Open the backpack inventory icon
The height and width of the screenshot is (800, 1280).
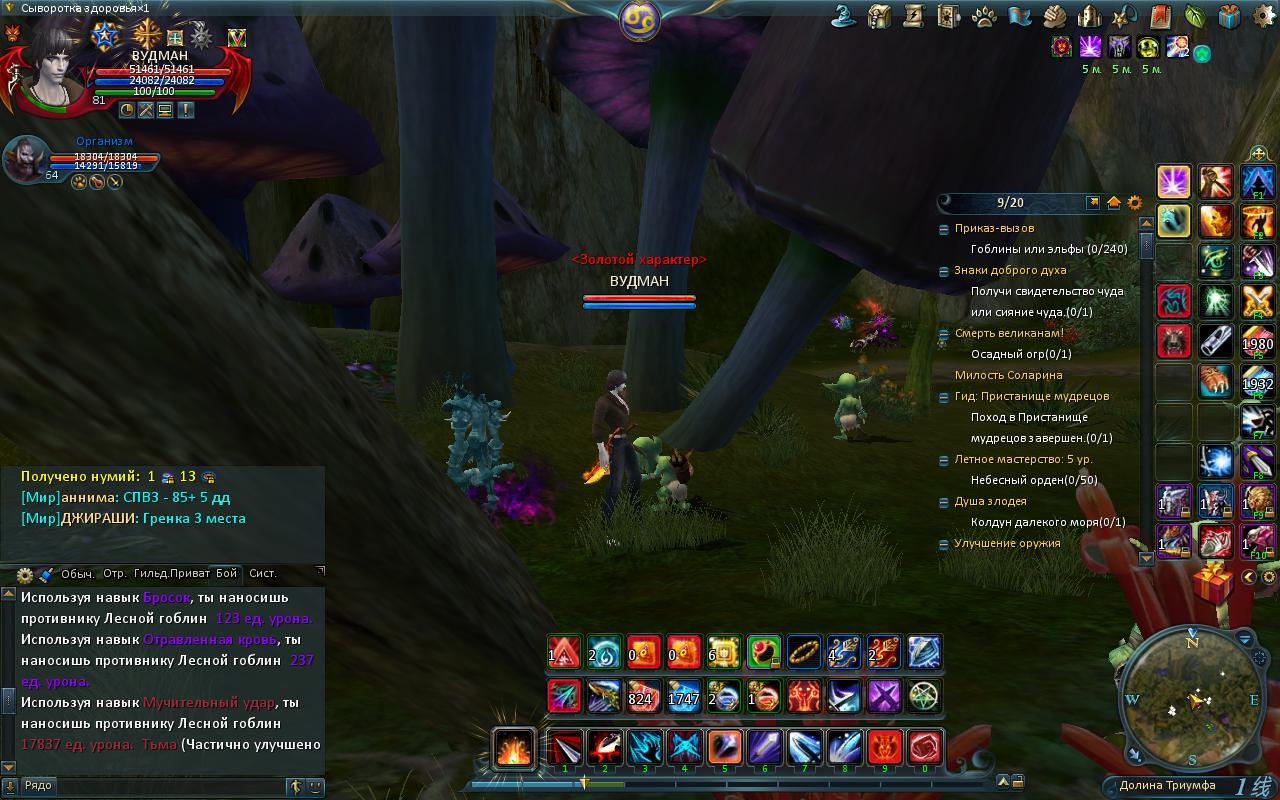(x=880, y=16)
